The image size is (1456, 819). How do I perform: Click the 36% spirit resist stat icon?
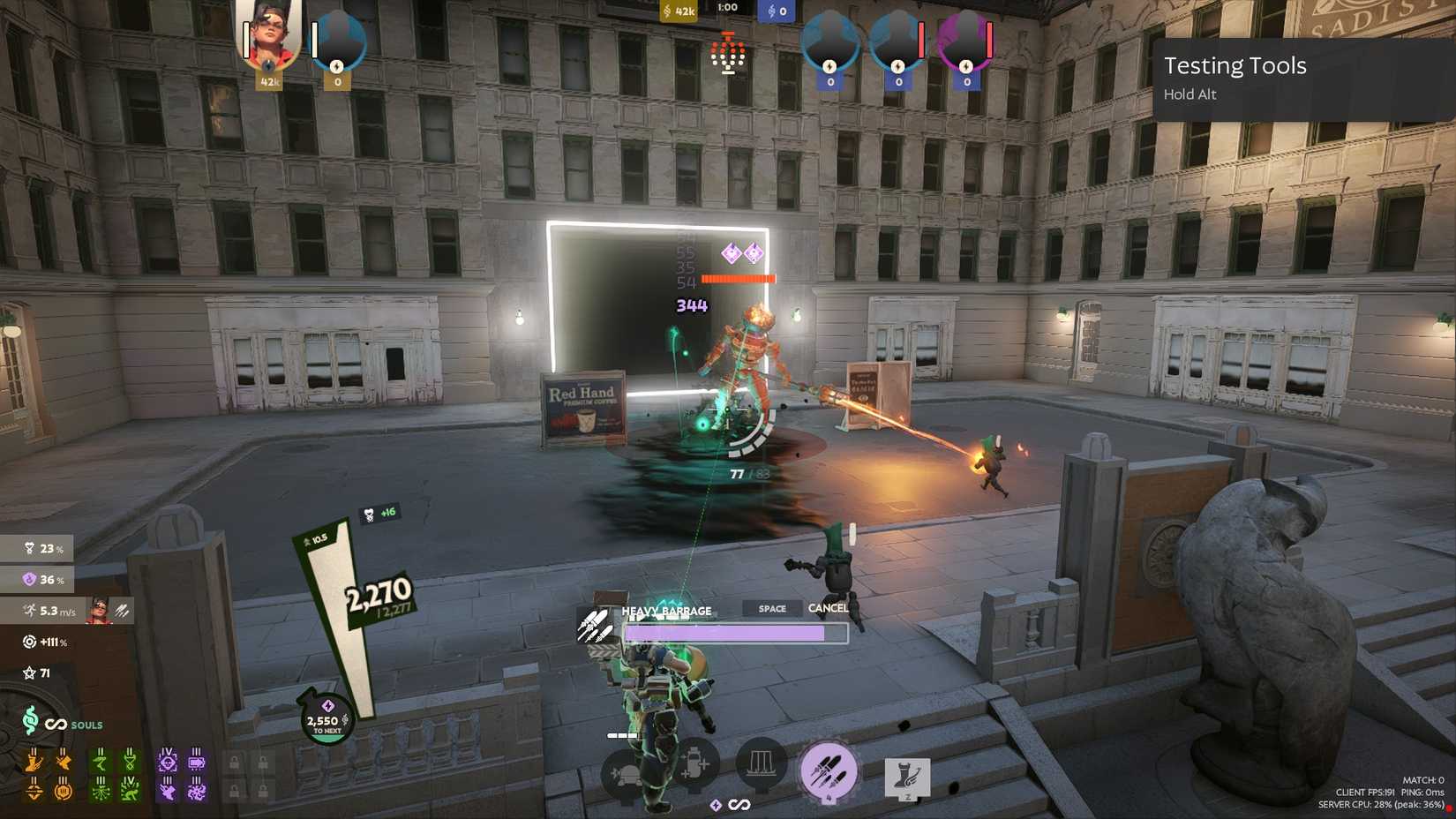tap(27, 580)
